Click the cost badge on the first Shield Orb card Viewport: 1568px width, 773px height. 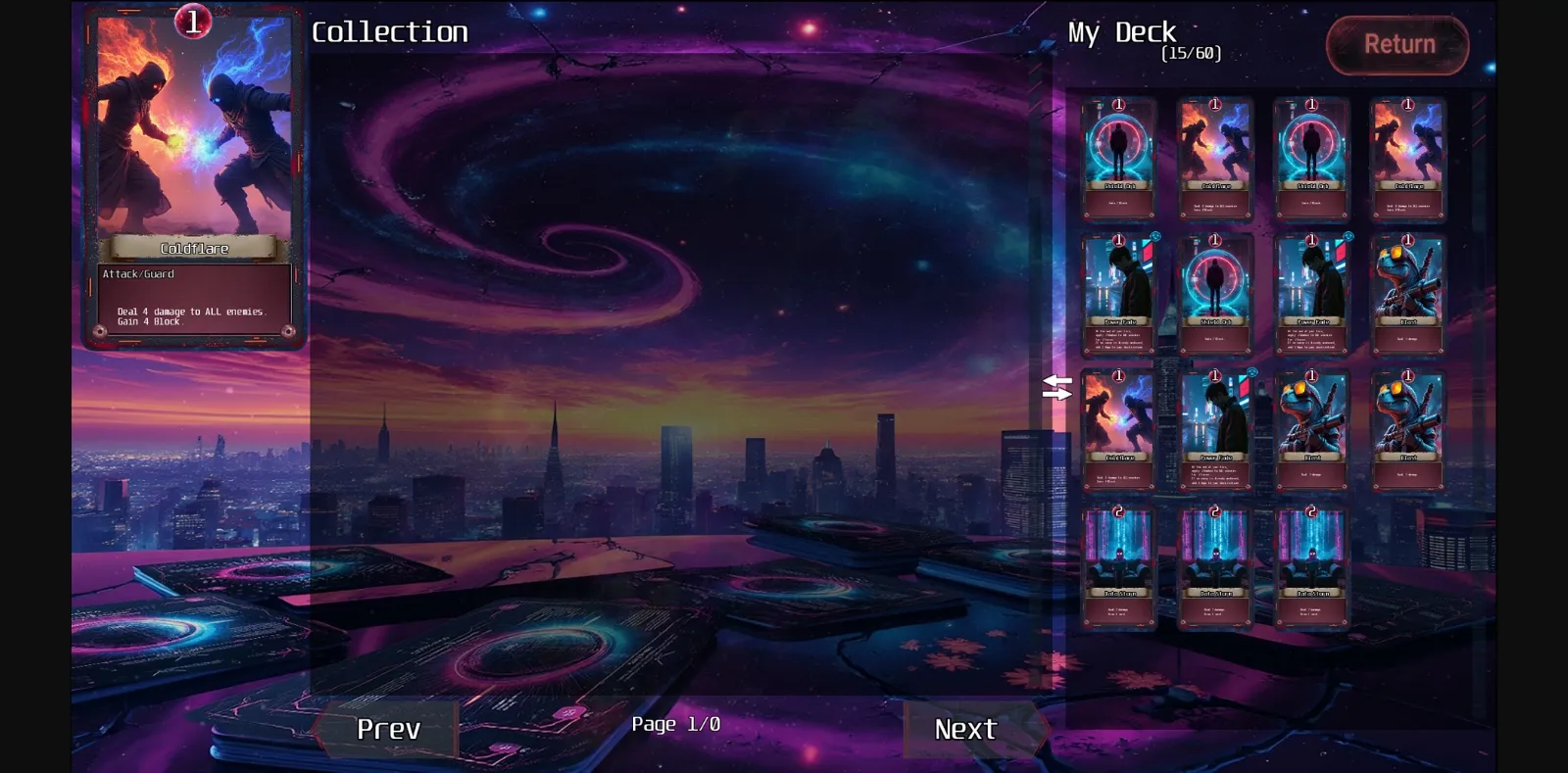[1118, 105]
